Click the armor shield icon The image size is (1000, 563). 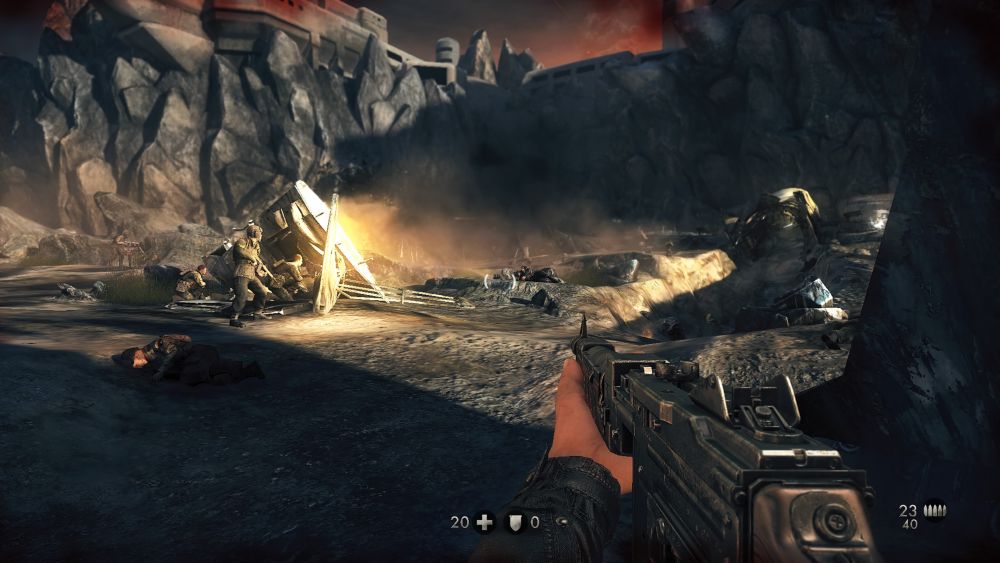pyautogui.click(x=515, y=522)
